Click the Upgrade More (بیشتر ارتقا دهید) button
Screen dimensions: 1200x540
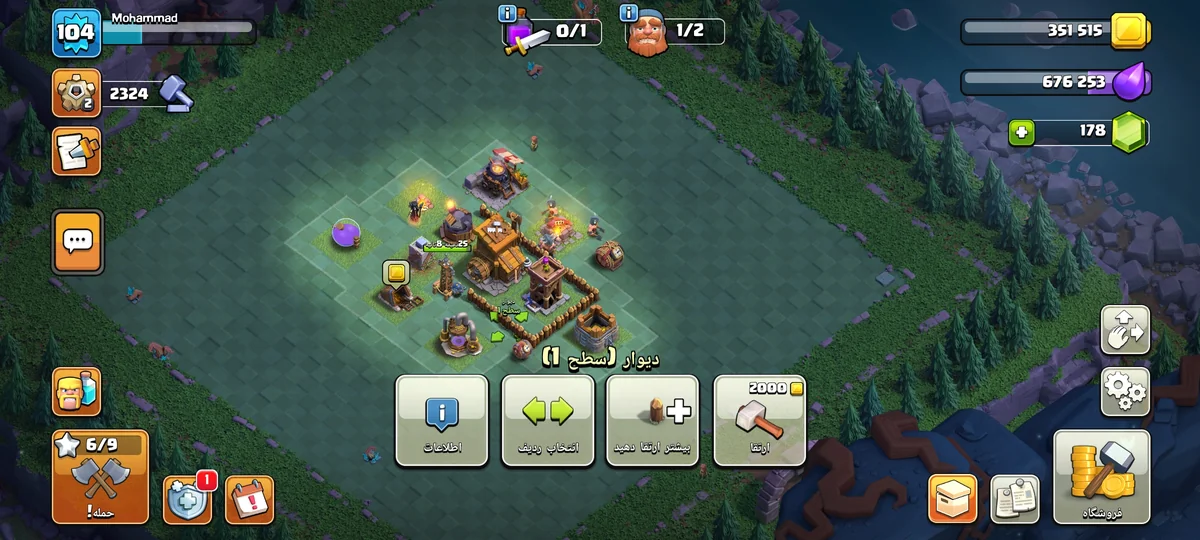(652, 420)
